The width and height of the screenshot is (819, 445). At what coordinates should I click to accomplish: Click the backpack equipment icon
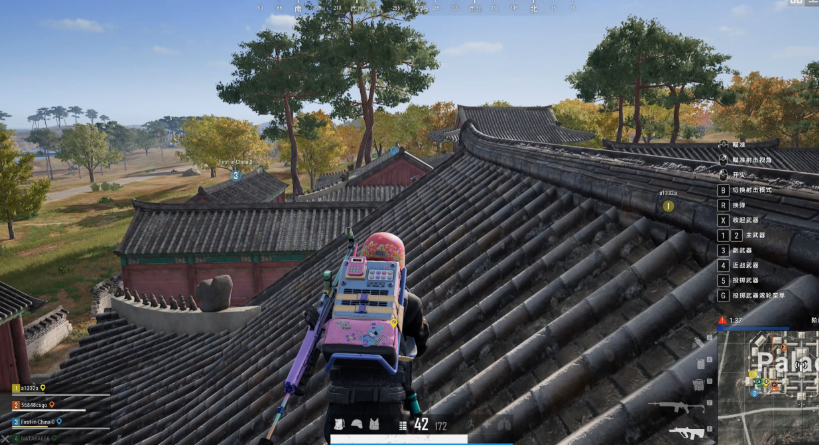[339, 425]
